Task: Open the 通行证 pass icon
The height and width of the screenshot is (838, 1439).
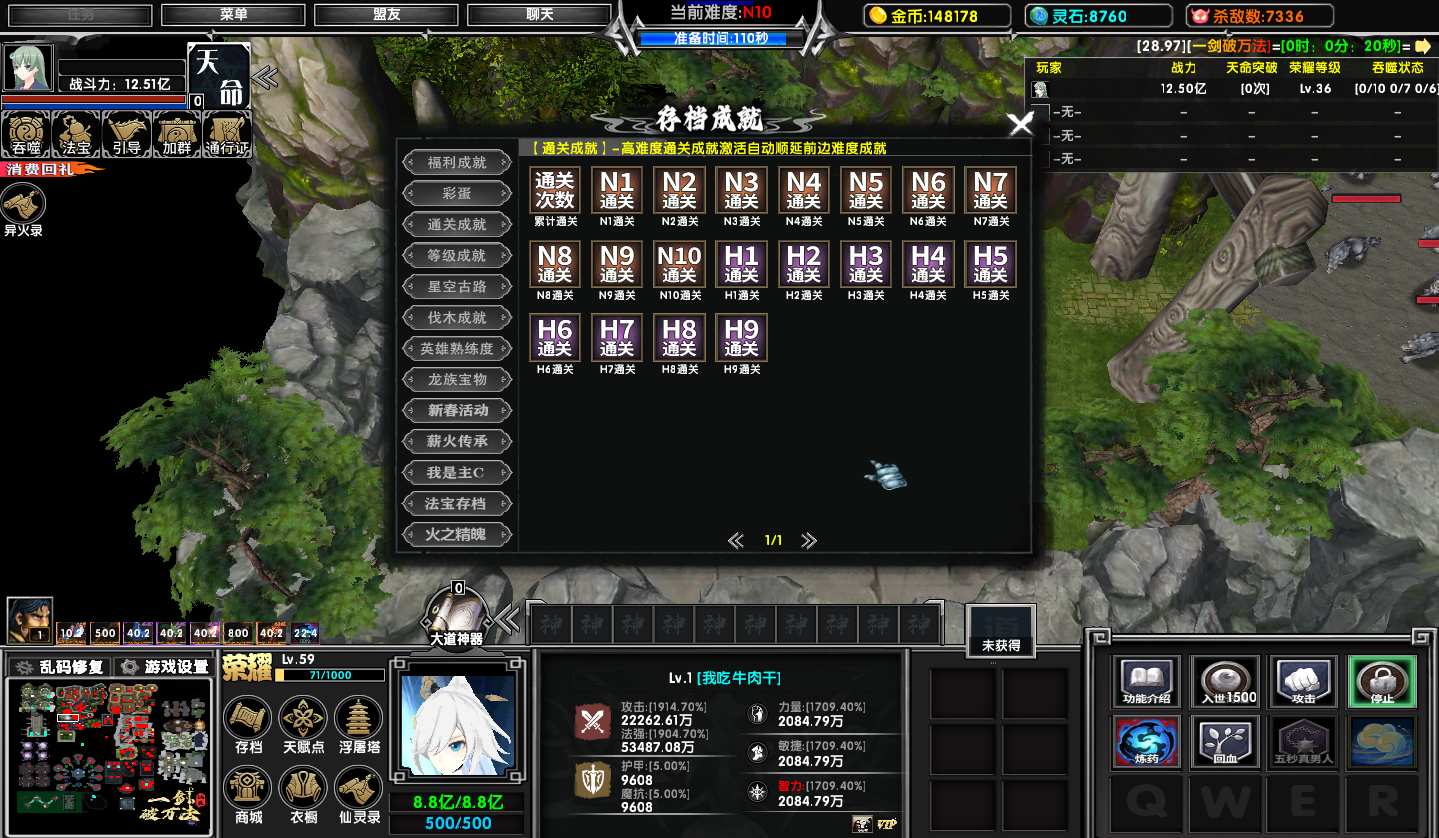Action: coord(227,134)
